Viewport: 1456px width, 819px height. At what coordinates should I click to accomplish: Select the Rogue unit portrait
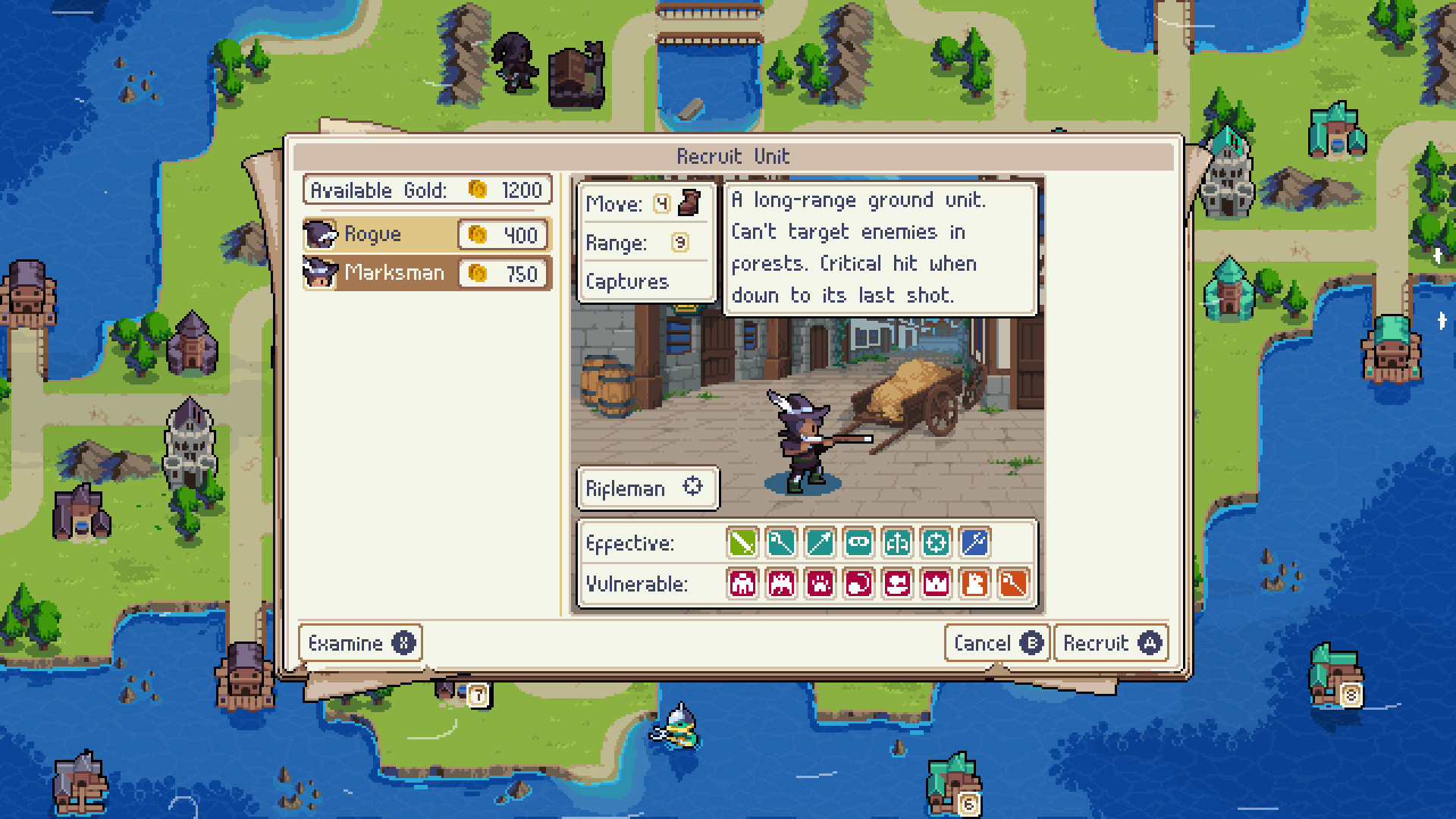[x=320, y=234]
